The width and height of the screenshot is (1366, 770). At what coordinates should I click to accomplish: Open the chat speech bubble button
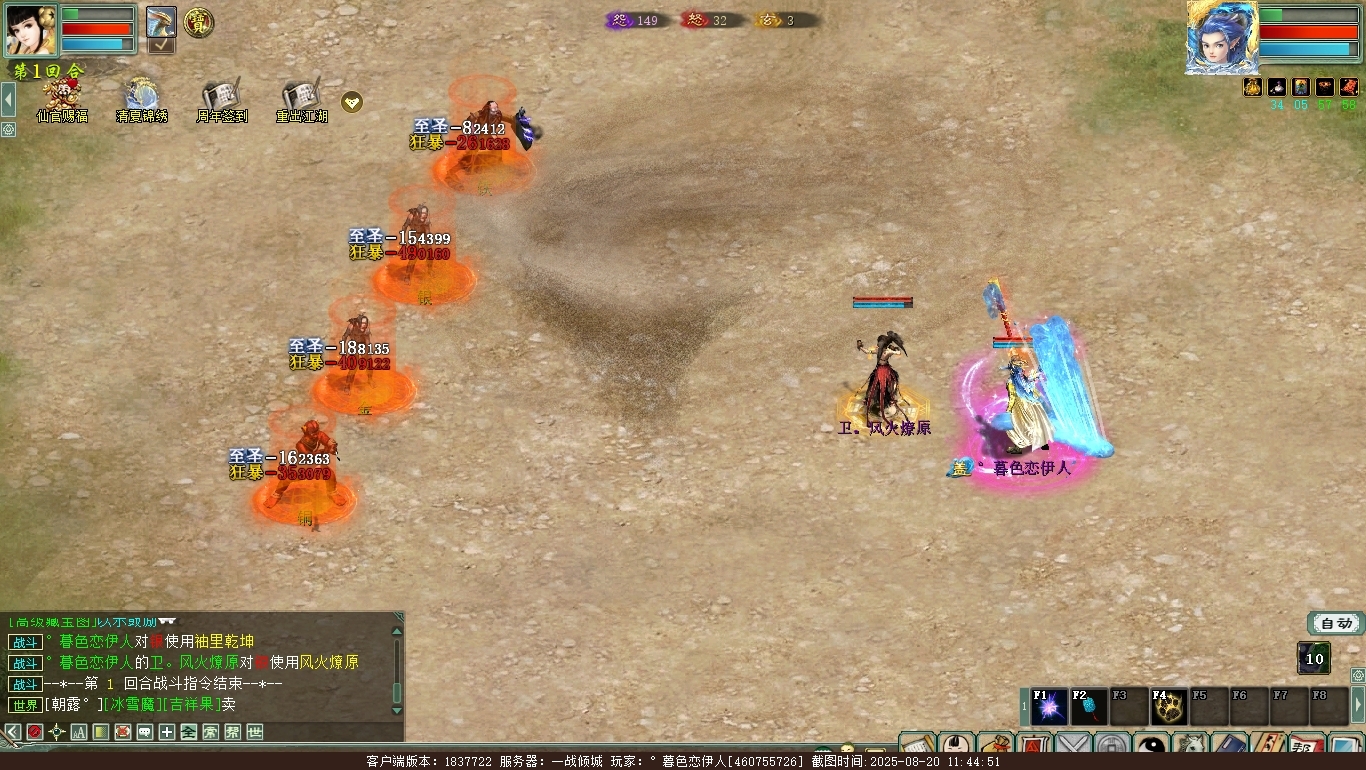pos(144,732)
